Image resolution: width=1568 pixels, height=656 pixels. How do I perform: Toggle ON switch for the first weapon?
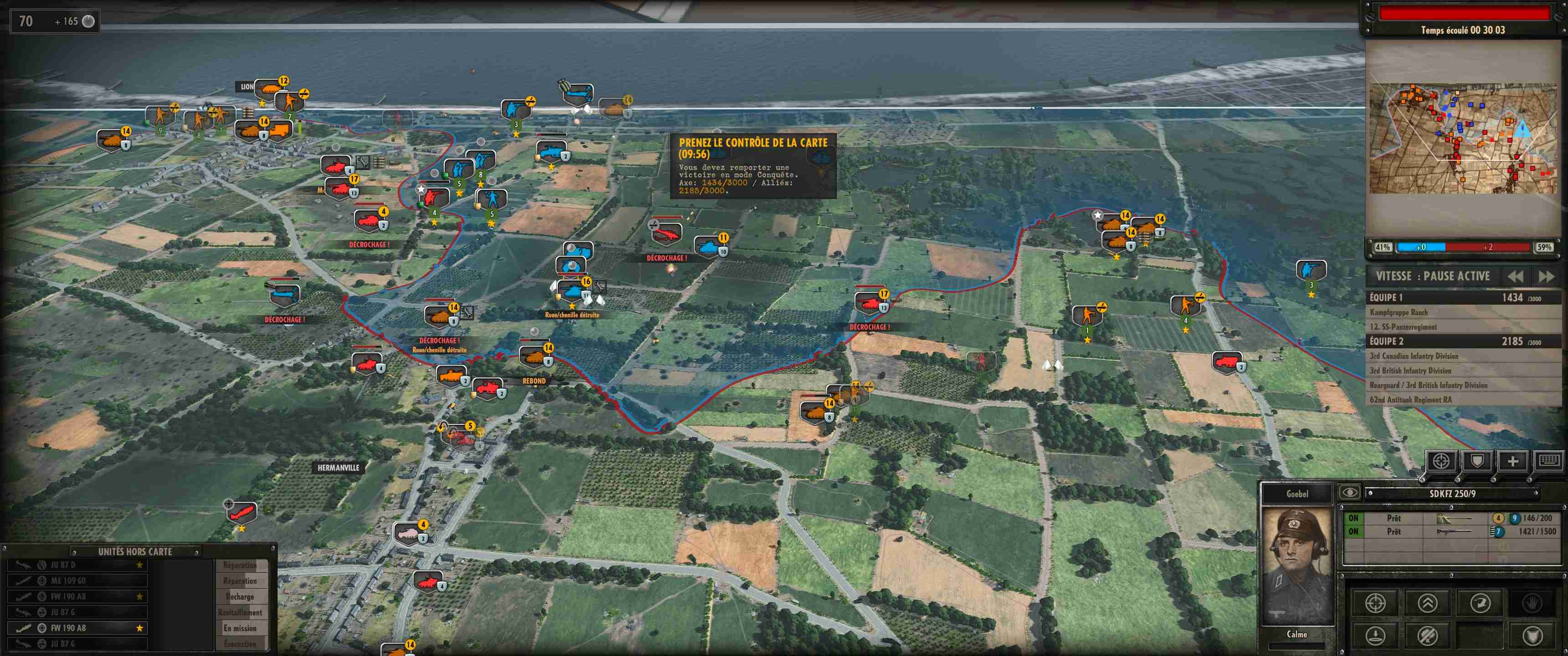[x=1353, y=518]
